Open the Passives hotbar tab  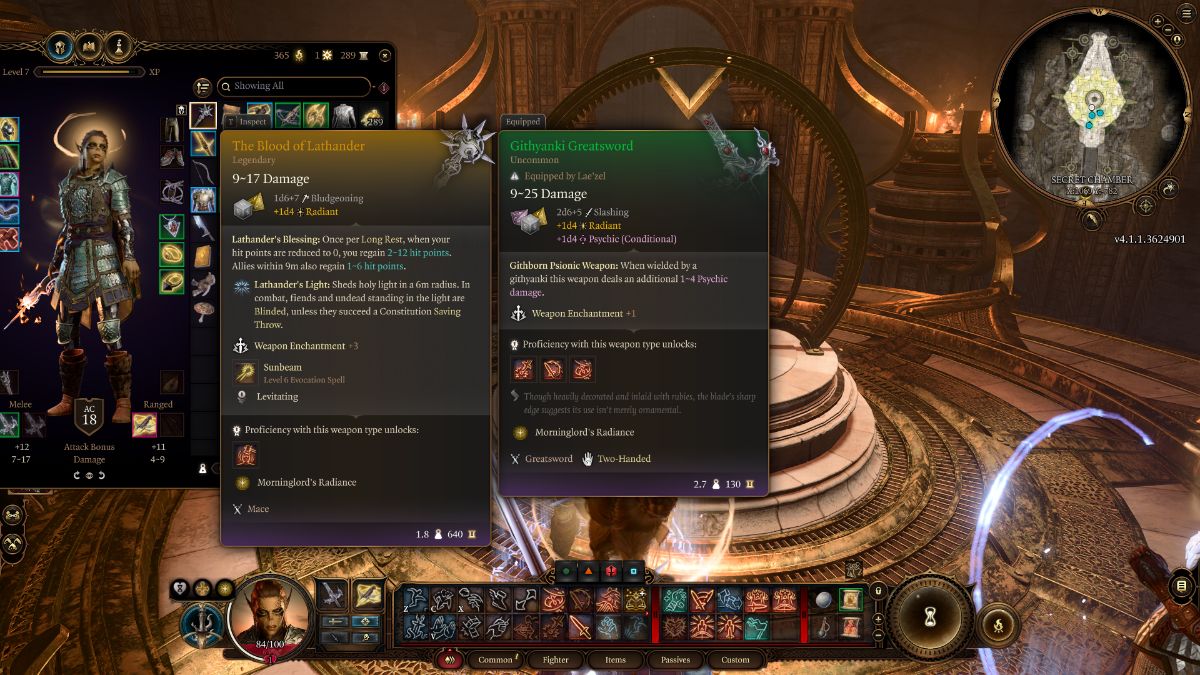pyautogui.click(x=675, y=660)
